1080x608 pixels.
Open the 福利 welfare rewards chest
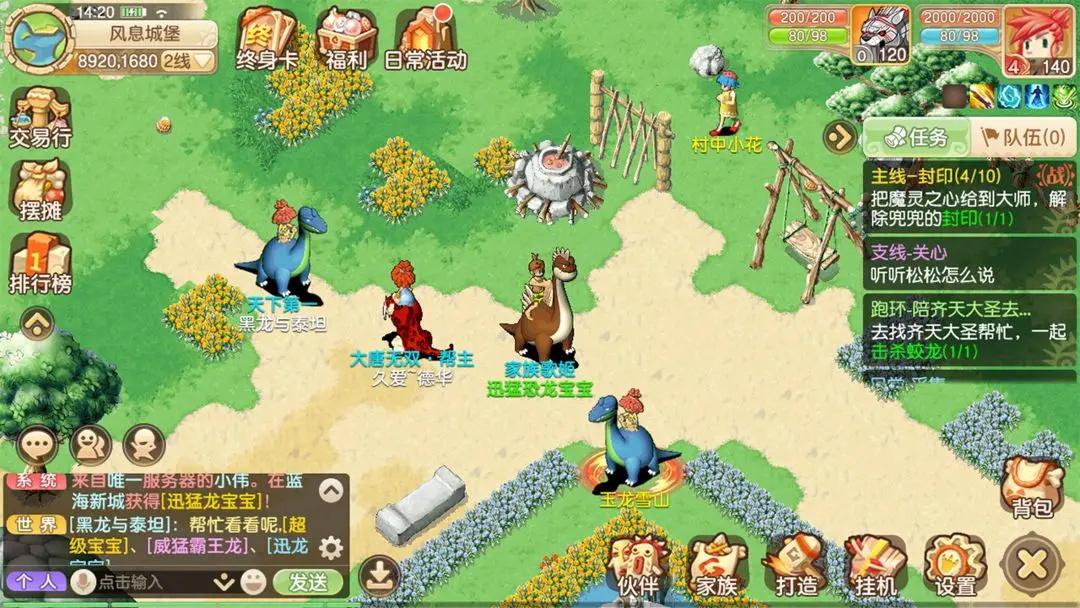(x=346, y=38)
